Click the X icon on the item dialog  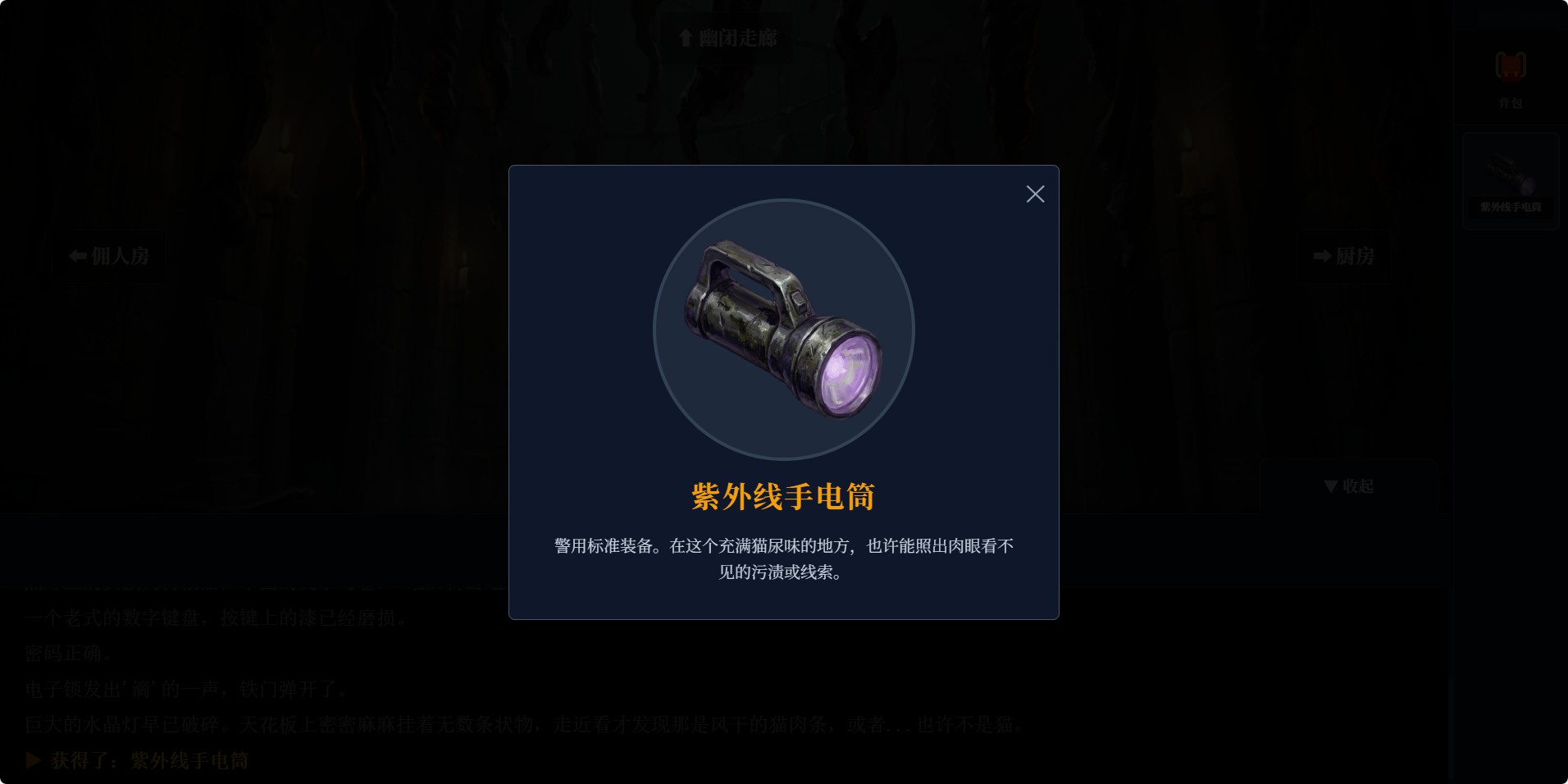pyautogui.click(x=1035, y=194)
